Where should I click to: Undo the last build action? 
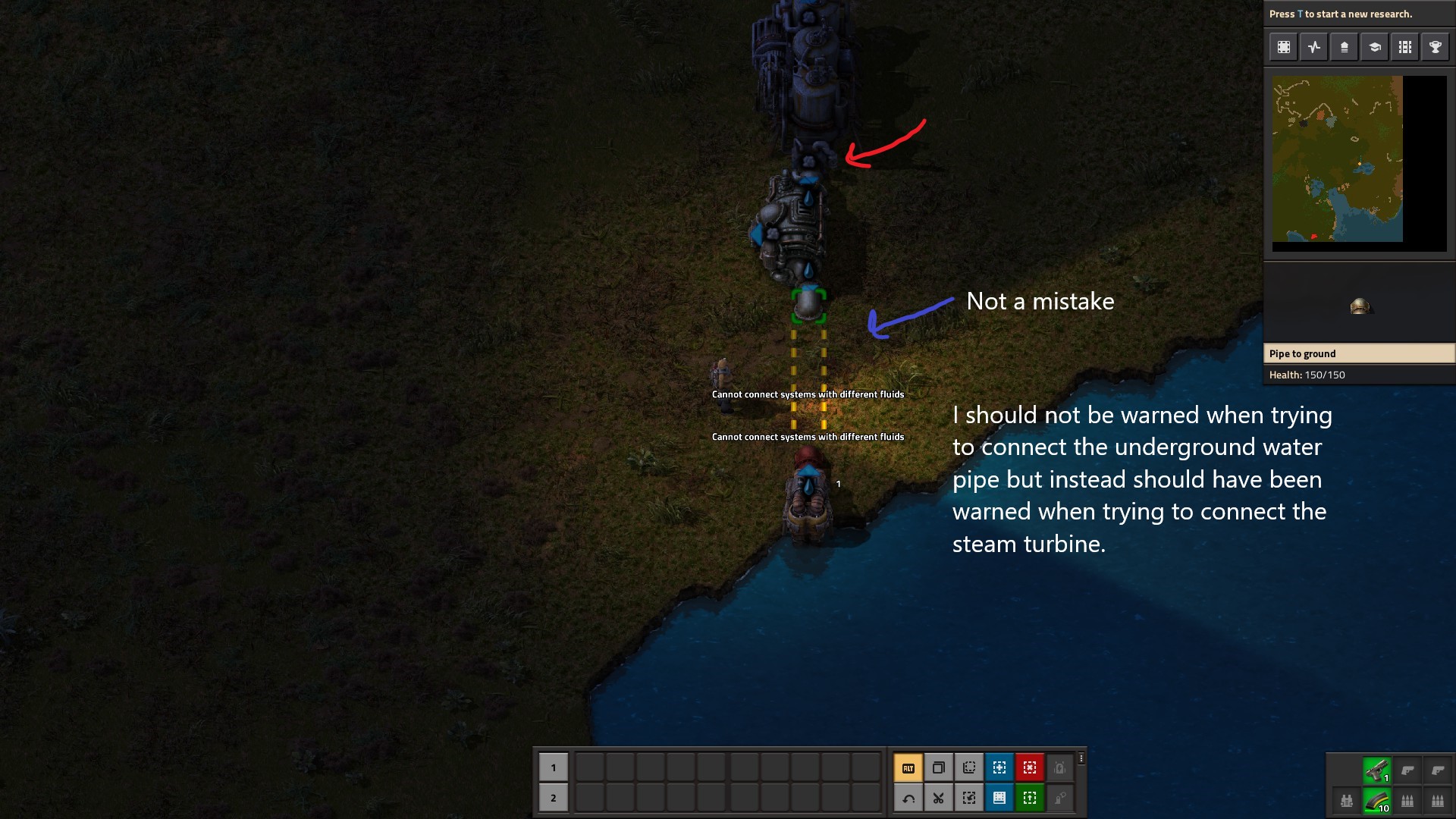(908, 798)
